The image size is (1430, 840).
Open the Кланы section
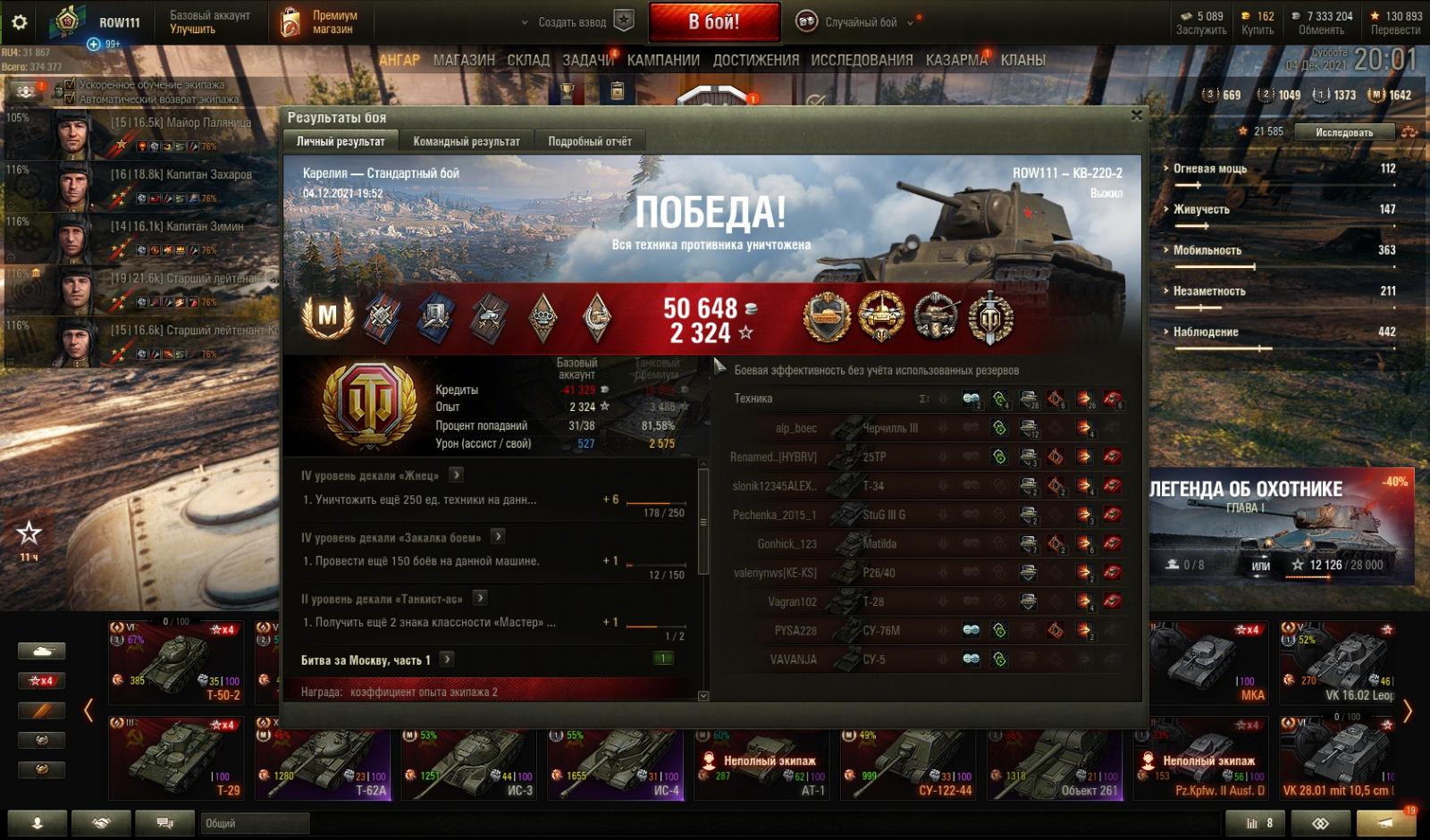[1022, 60]
